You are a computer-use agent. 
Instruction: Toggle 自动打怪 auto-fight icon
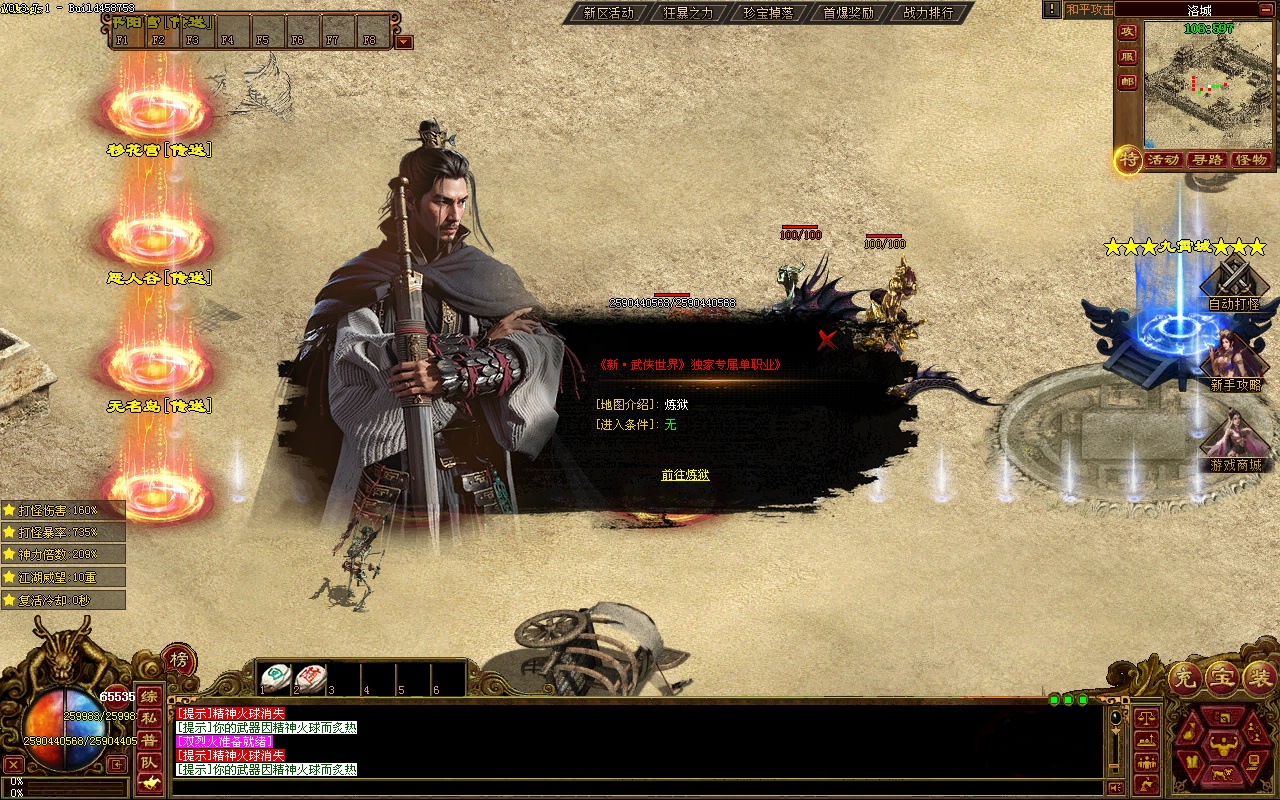click(1234, 282)
